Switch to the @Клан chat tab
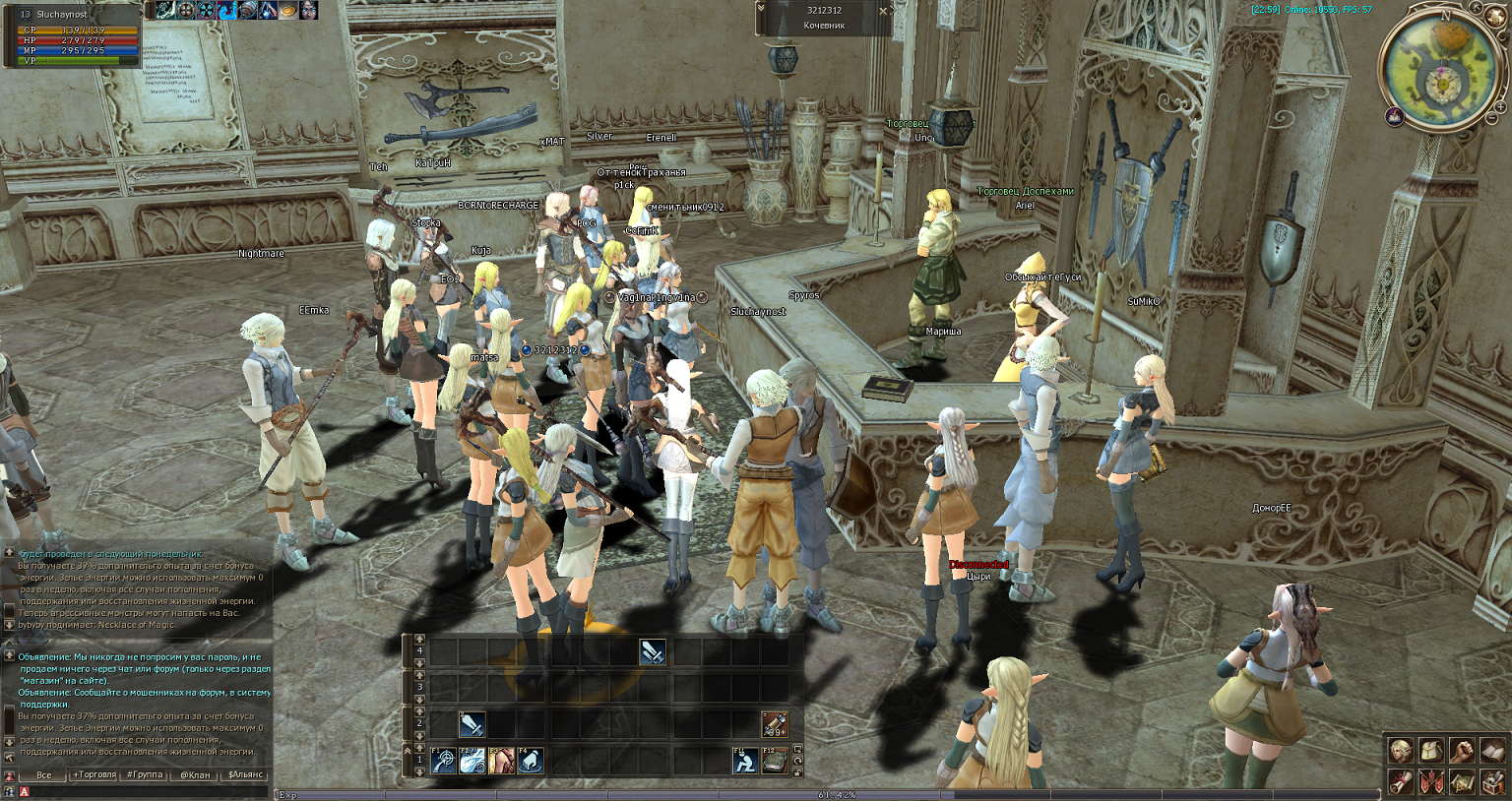Viewport: 1512px width, 801px height. click(195, 774)
